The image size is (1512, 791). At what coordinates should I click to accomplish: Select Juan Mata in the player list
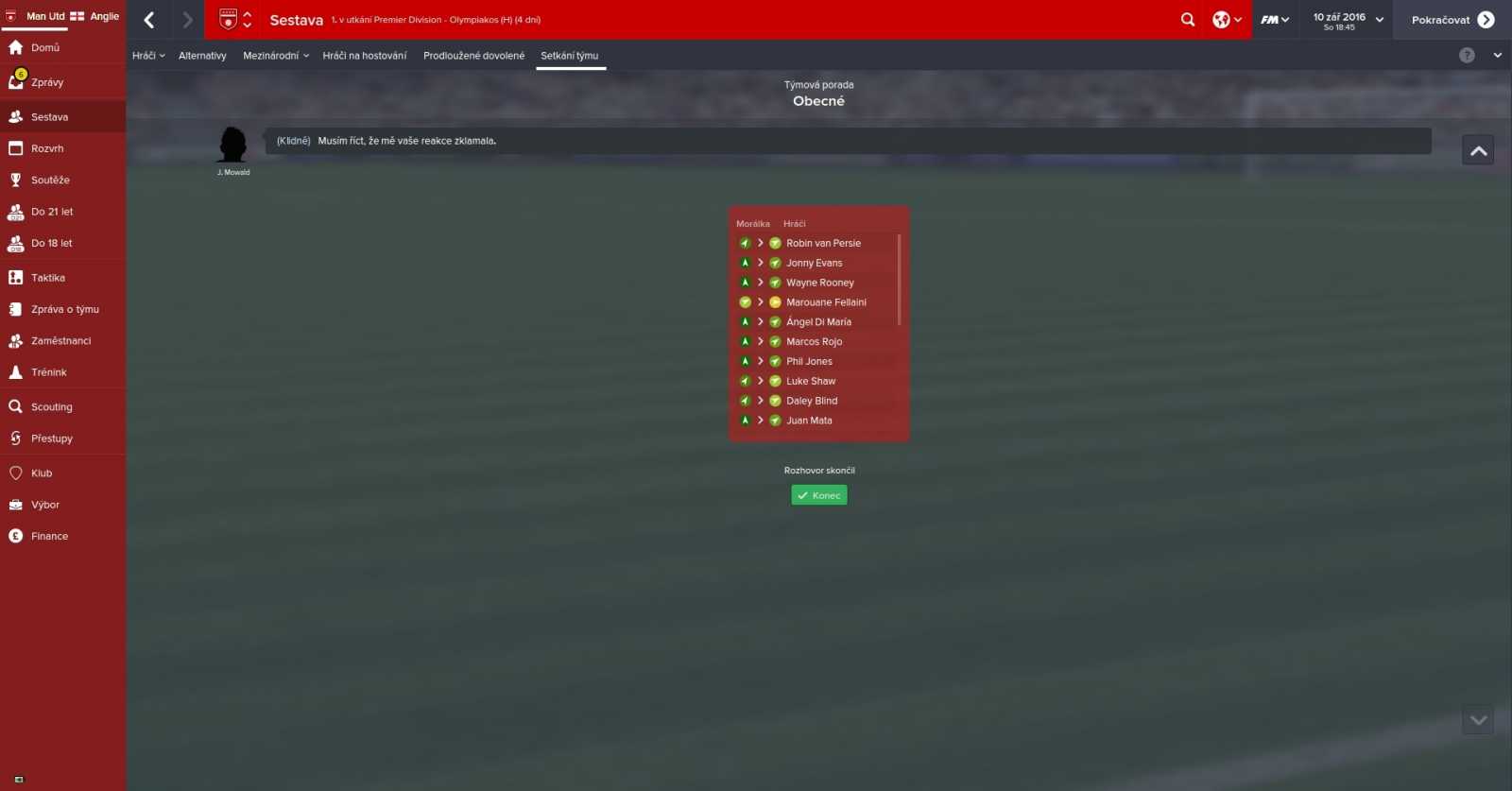(809, 420)
